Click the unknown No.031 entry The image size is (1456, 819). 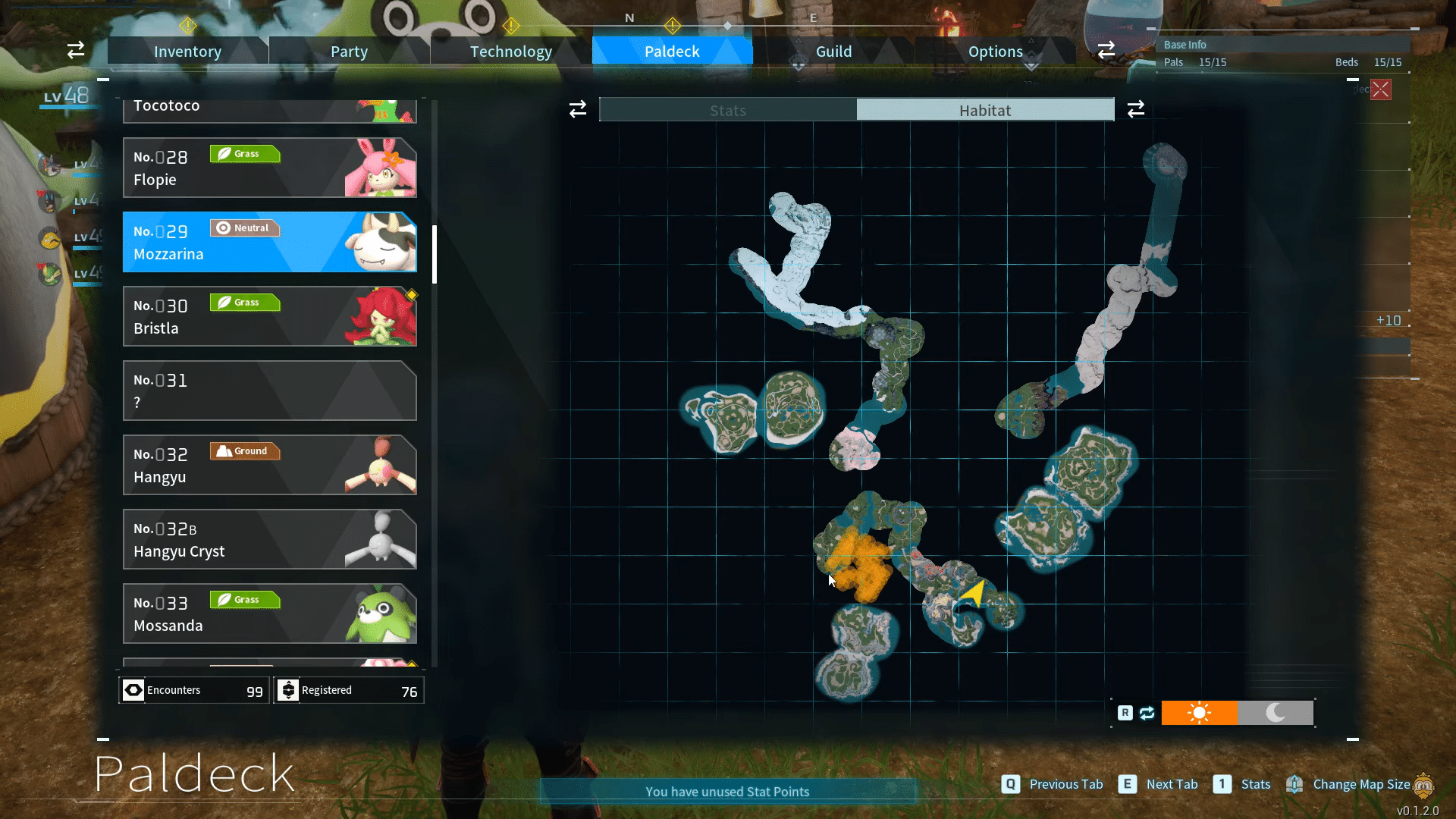click(x=269, y=391)
